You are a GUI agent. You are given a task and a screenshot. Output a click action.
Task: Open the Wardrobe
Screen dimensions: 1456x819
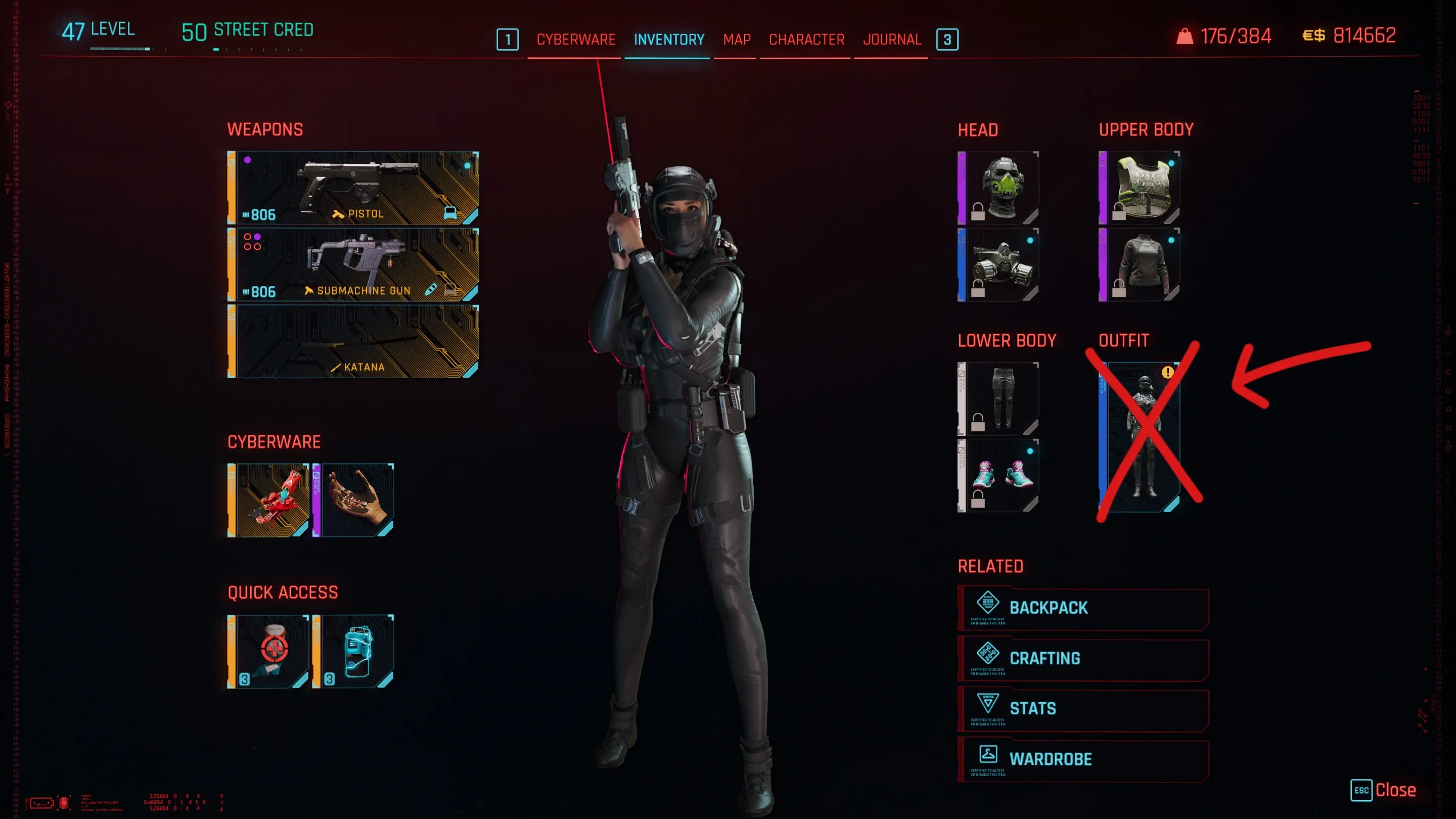1083,759
